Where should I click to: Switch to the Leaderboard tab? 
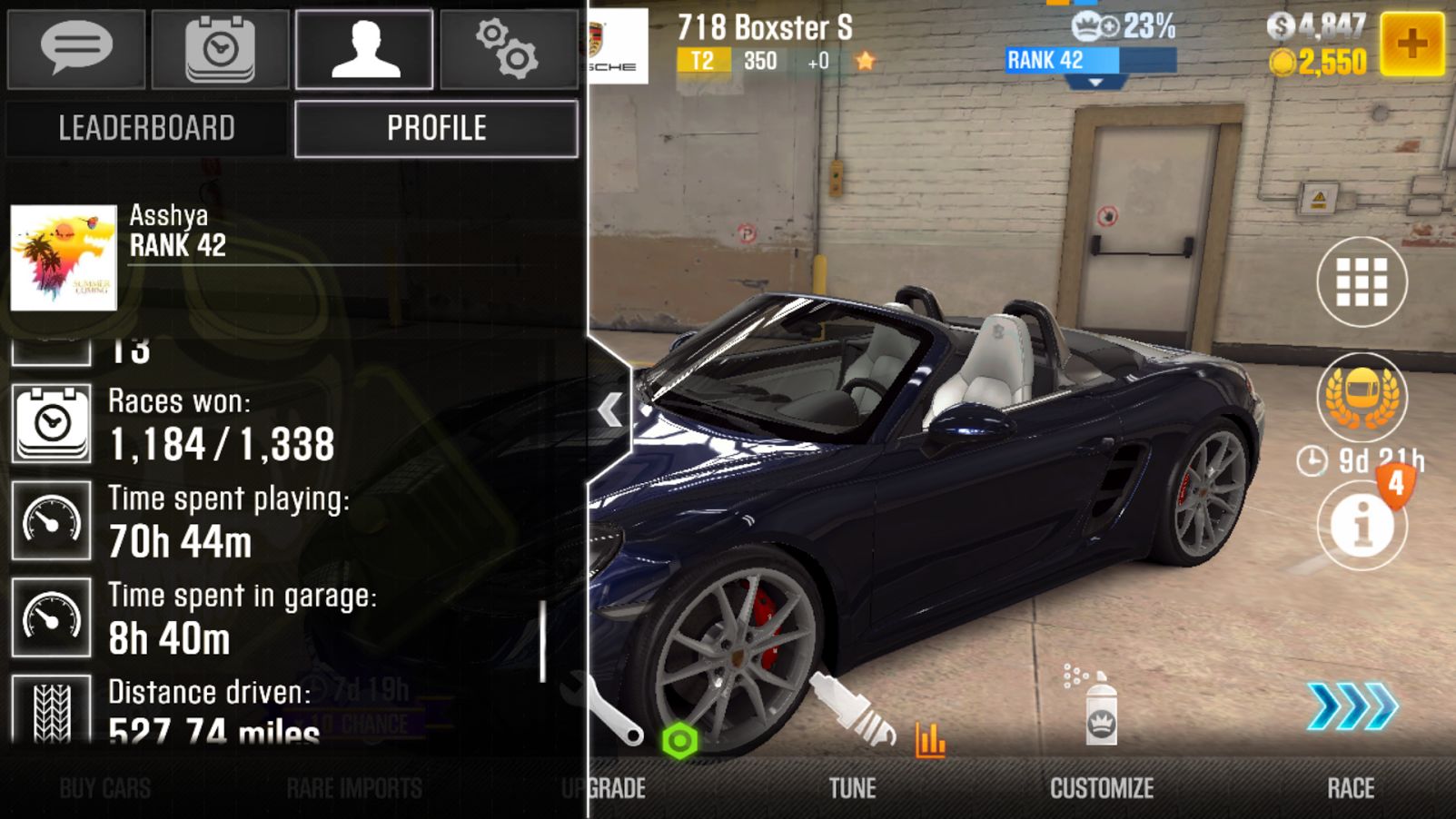tap(147, 128)
